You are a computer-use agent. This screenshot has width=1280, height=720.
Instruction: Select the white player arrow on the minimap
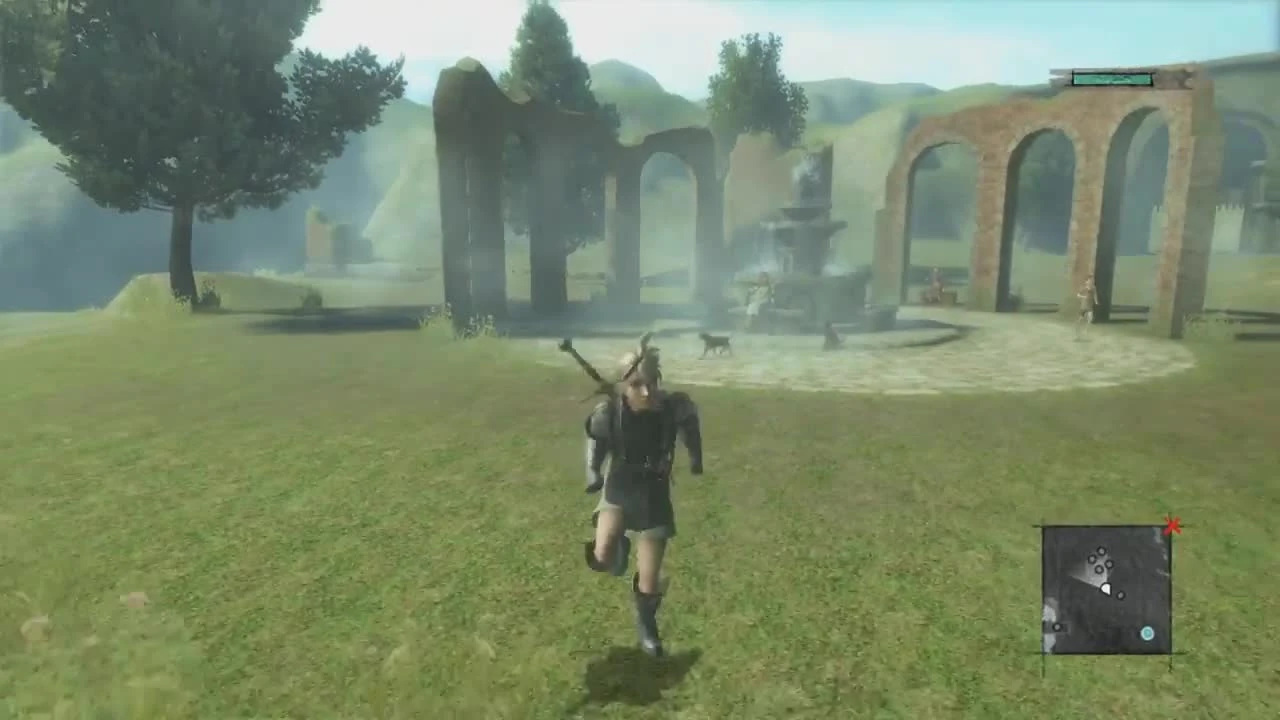(1107, 589)
